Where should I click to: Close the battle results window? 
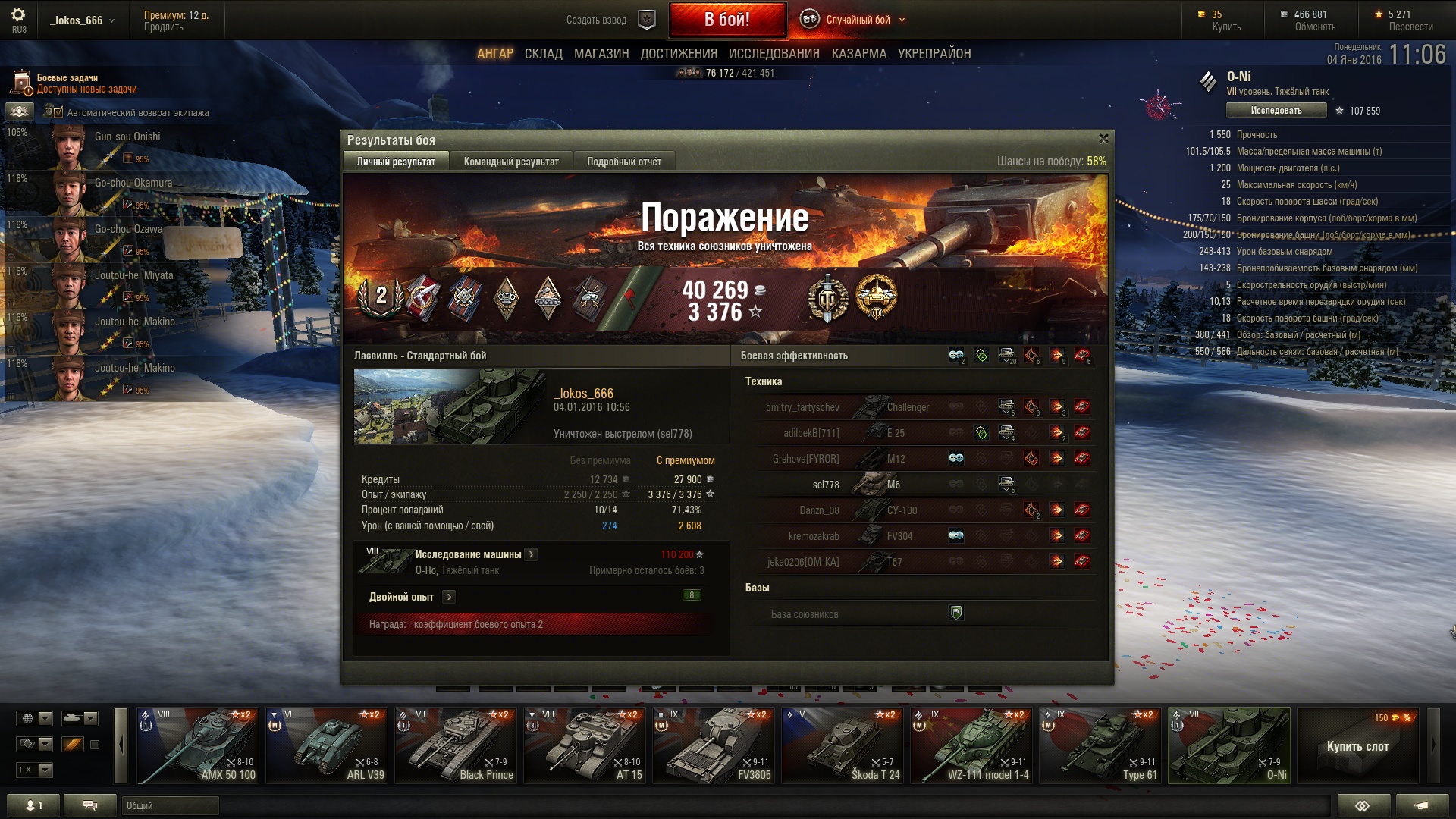[1103, 139]
